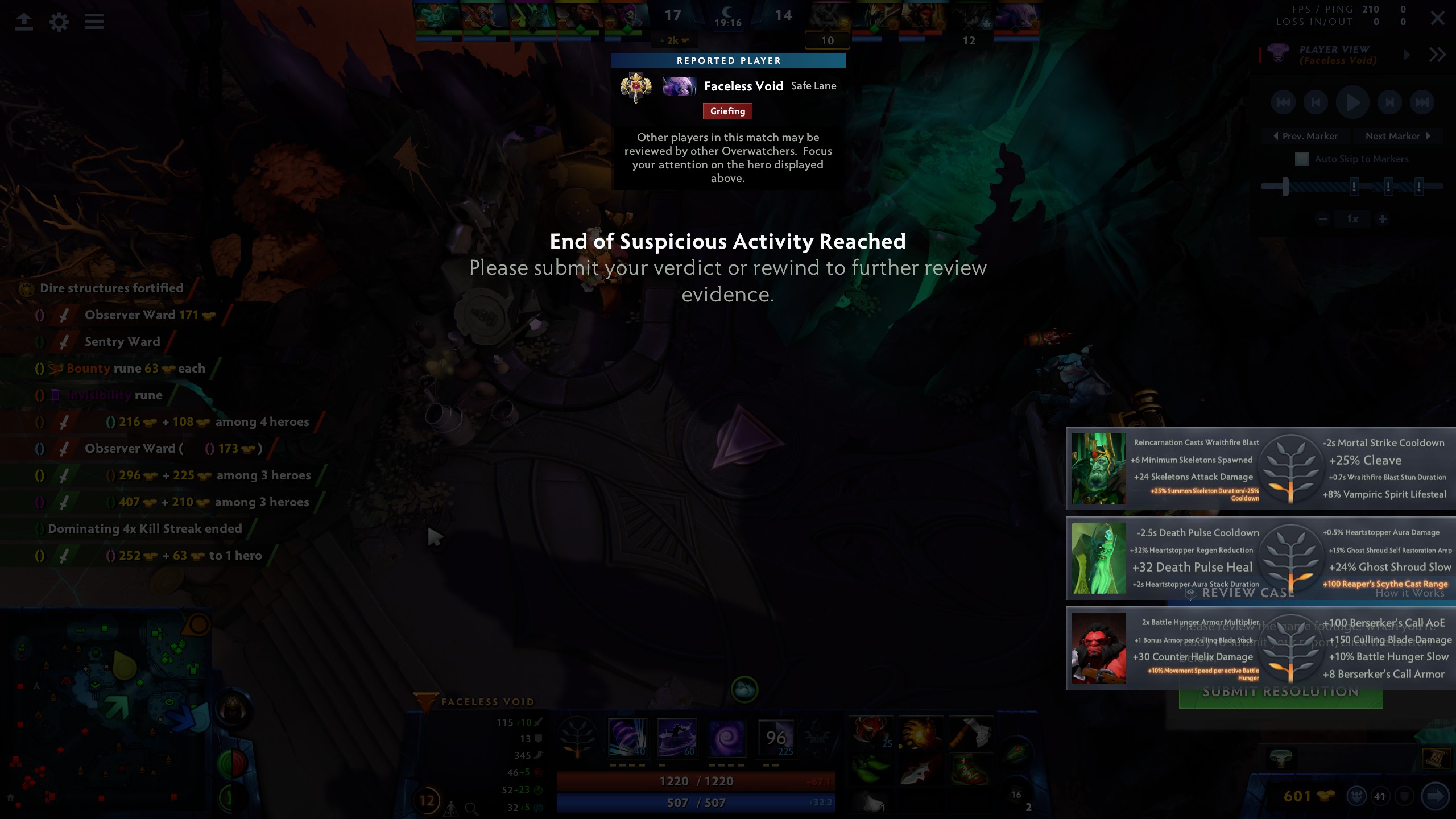Enable Auto Skip to Markers
This screenshot has height=819, width=1456.
[1302, 159]
